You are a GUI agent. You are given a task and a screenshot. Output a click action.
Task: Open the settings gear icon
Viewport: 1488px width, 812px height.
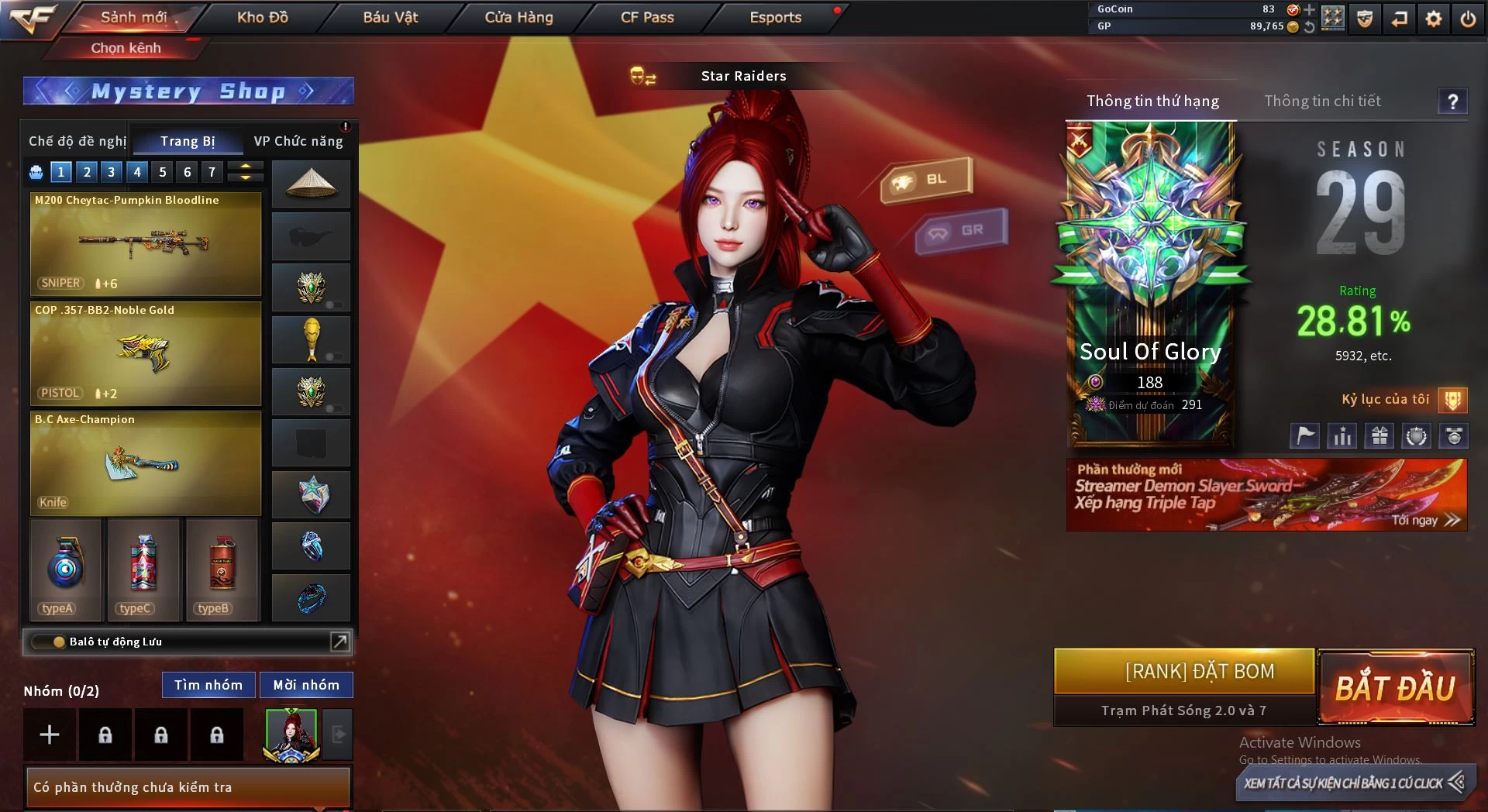tap(1434, 19)
